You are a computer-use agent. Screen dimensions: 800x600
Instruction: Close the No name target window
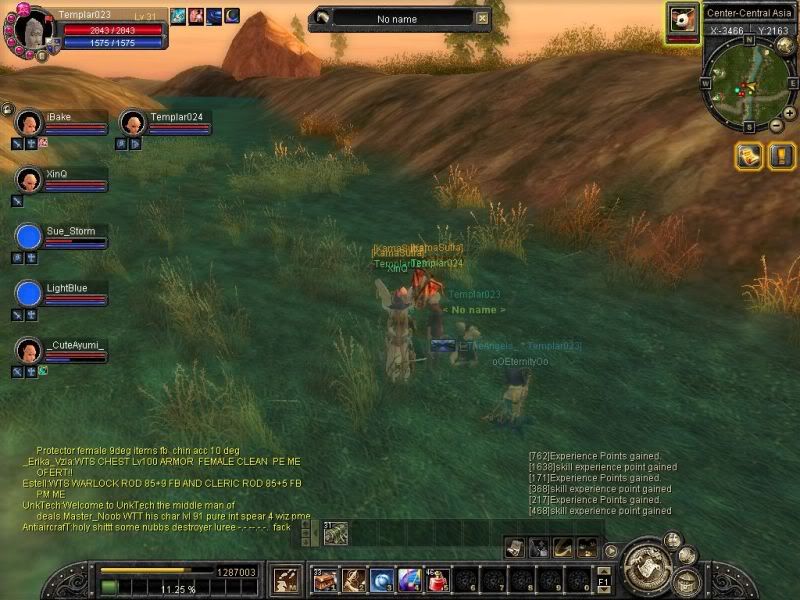483,17
